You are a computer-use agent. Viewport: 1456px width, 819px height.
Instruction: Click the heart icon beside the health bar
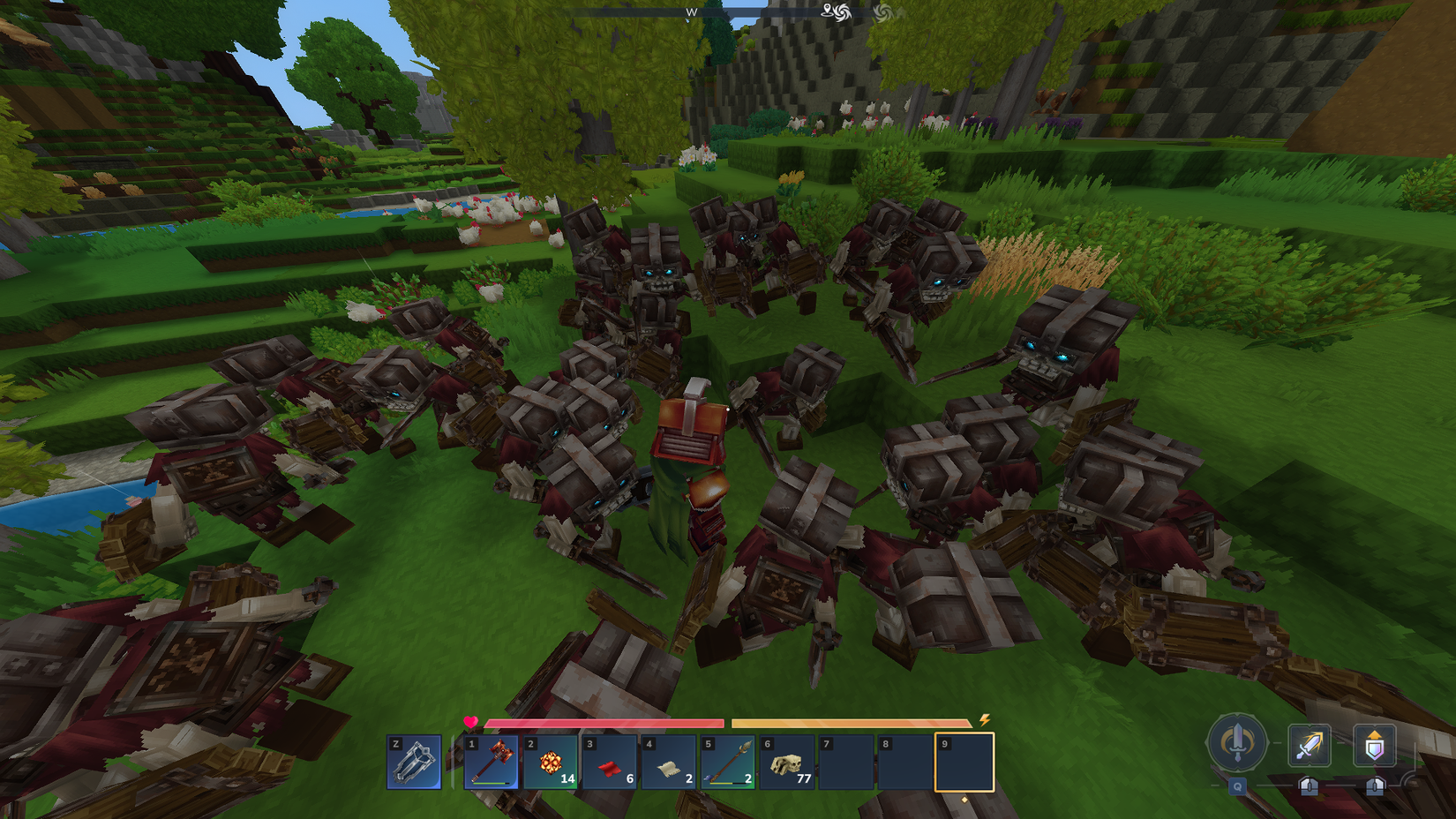click(x=472, y=721)
